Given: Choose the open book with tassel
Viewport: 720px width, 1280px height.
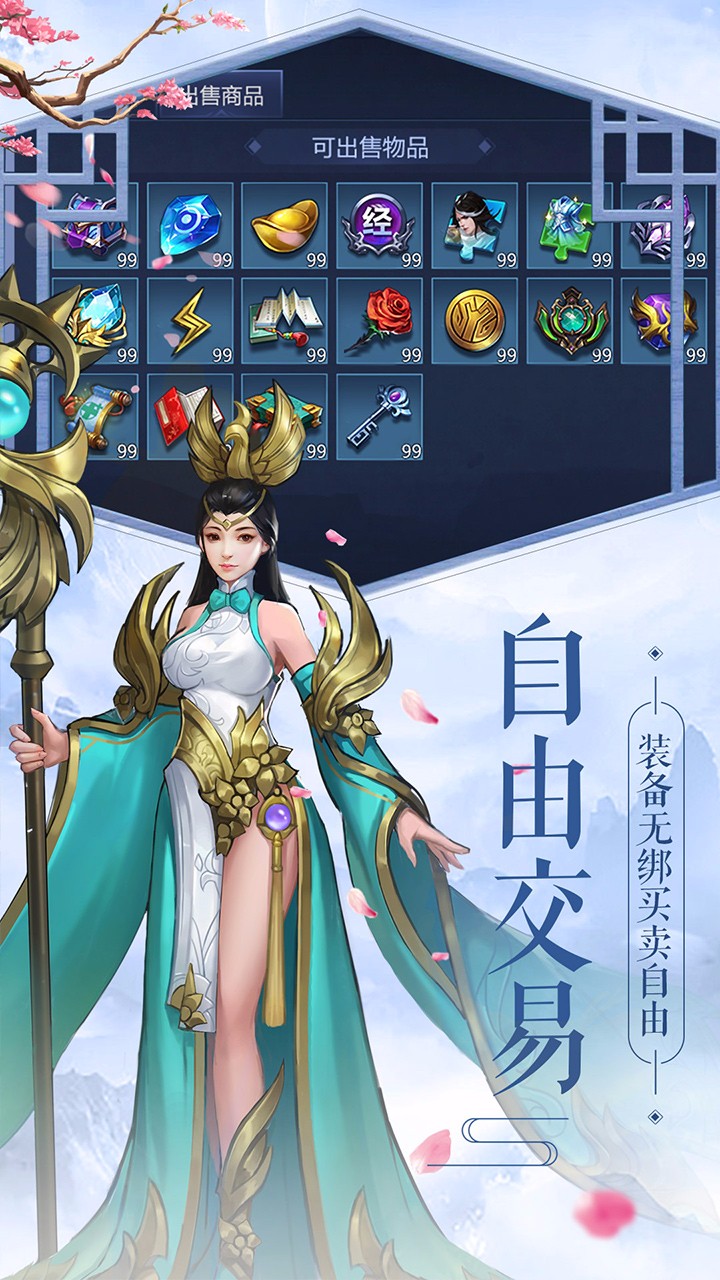Looking at the screenshot, I should click(284, 320).
